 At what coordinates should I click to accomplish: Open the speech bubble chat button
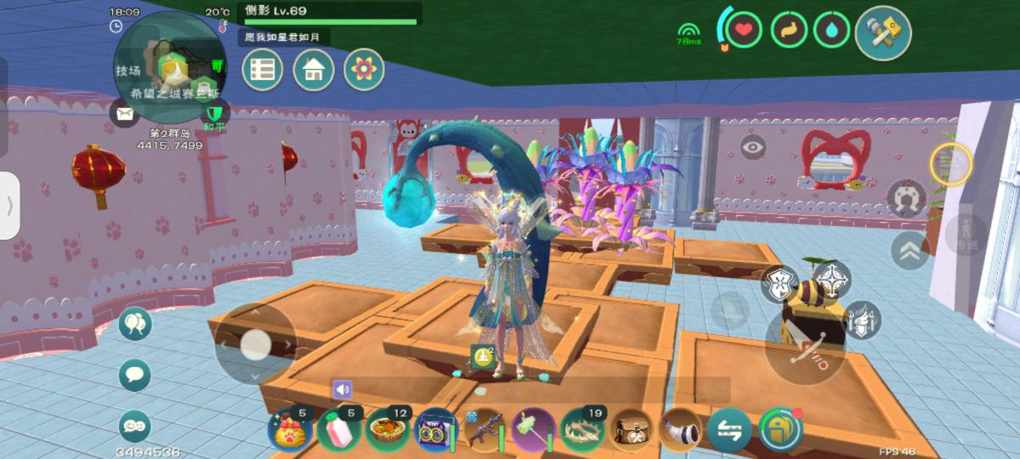pos(135,375)
